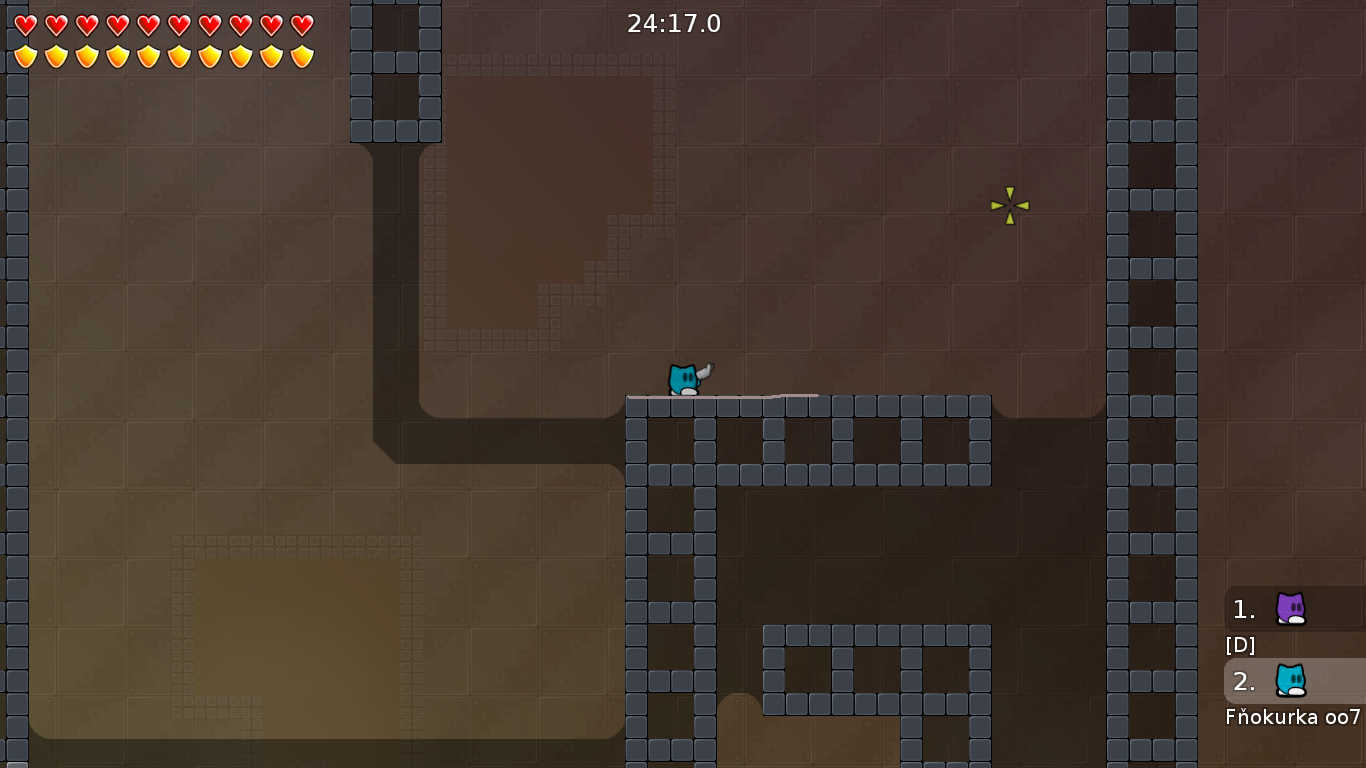
Task: Click the last shield icon in the row
Action: click(x=302, y=55)
